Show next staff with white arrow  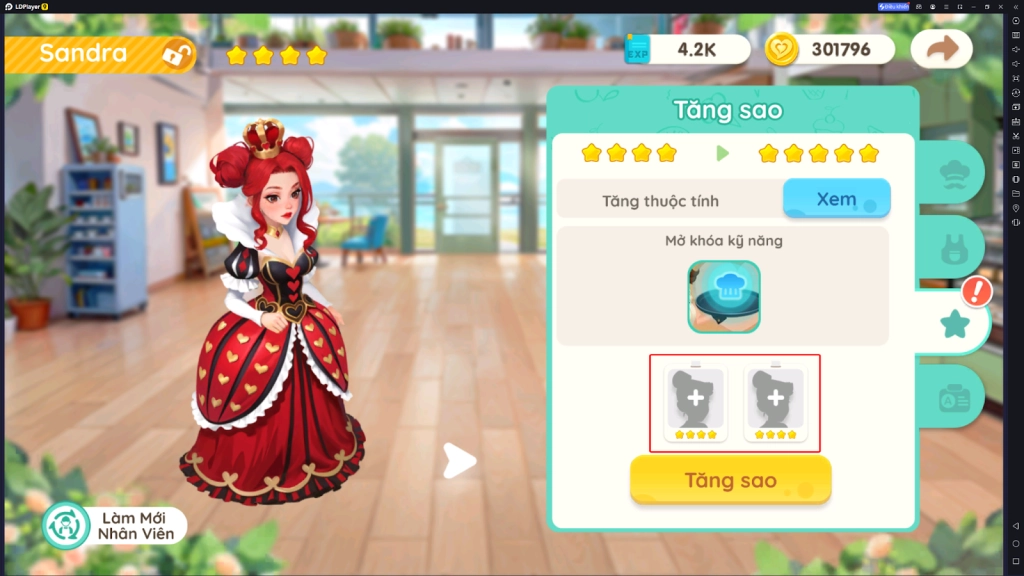(x=459, y=461)
